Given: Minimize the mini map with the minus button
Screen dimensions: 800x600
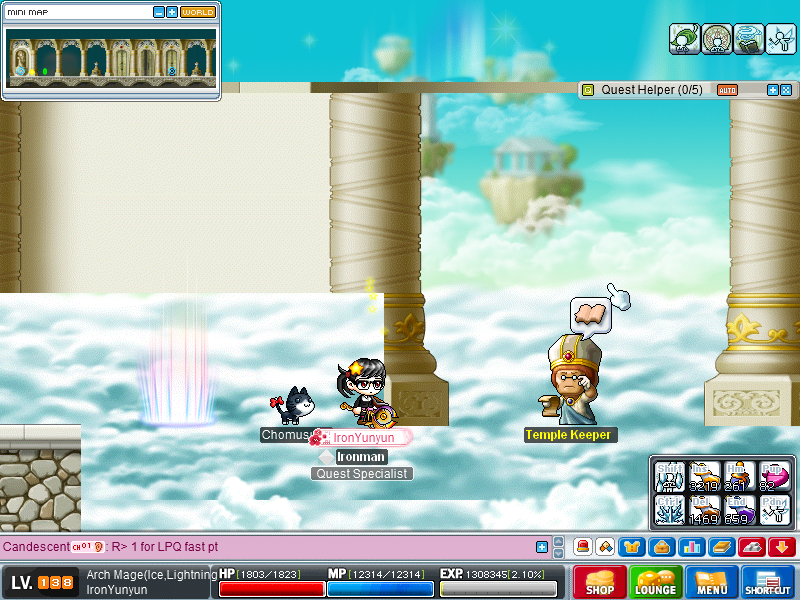Looking at the screenshot, I should coord(159,12).
